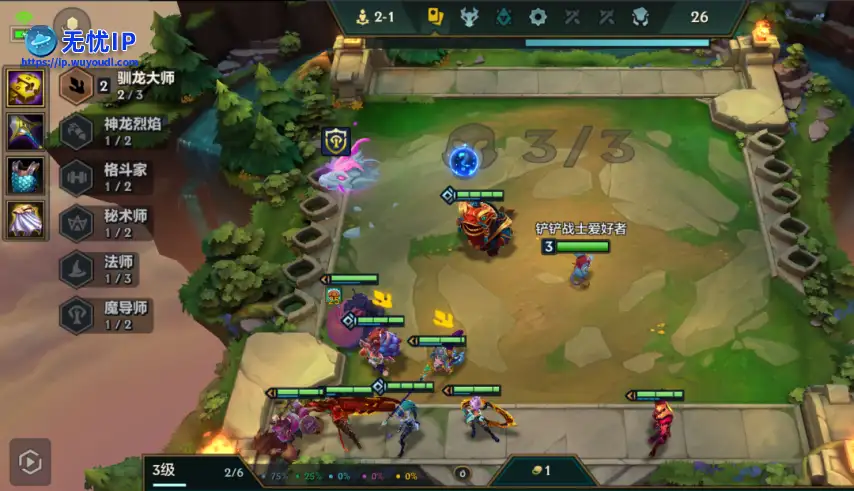Image resolution: width=854 pixels, height=491 pixels.
Task: Select the 铲铲战士爱好者 little legend nameplate
Action: (x=580, y=229)
